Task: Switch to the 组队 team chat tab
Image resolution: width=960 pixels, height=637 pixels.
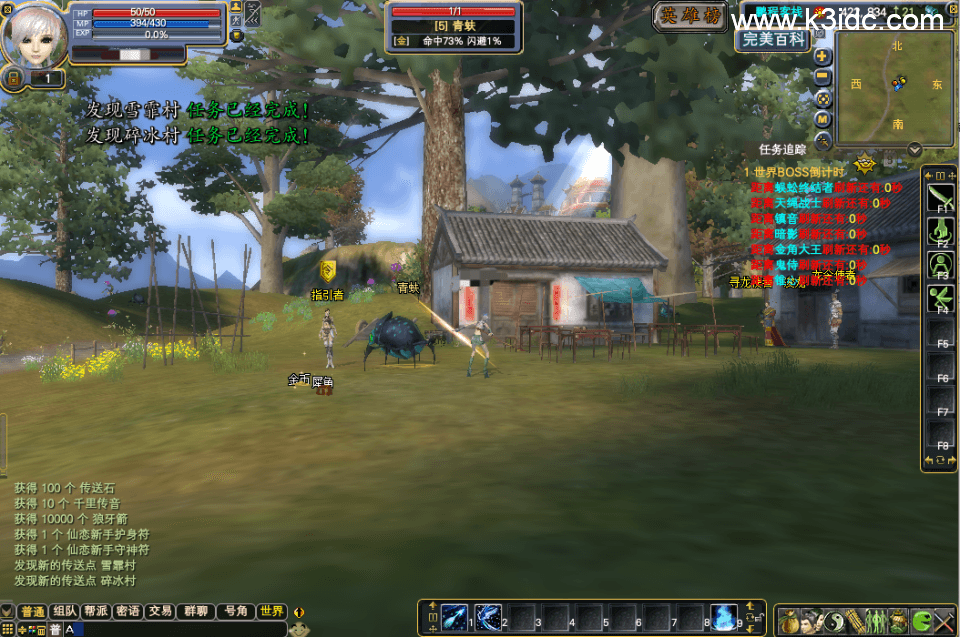Action: tap(65, 611)
